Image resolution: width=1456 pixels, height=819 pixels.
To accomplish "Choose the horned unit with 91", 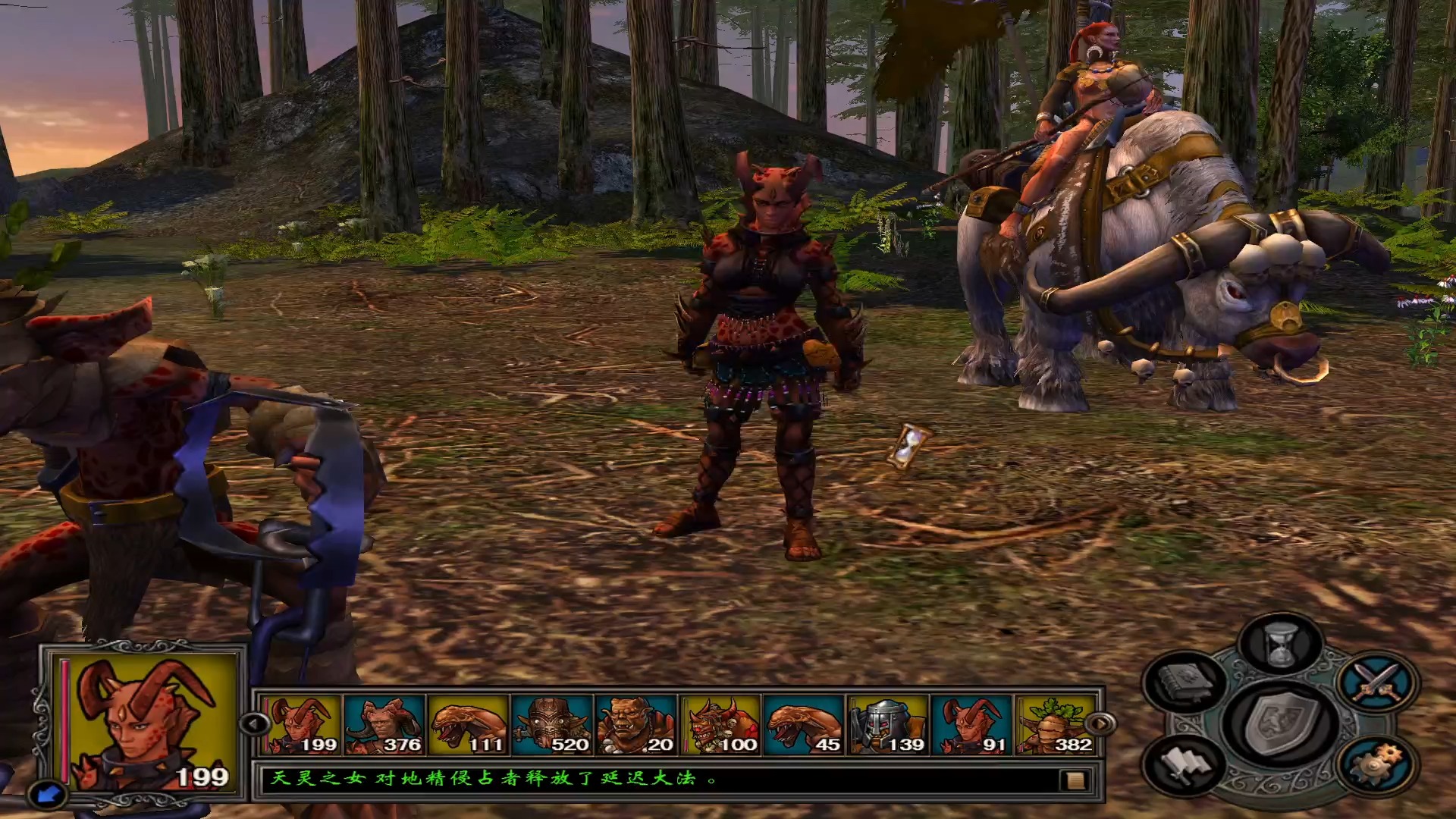I will tap(972, 725).
